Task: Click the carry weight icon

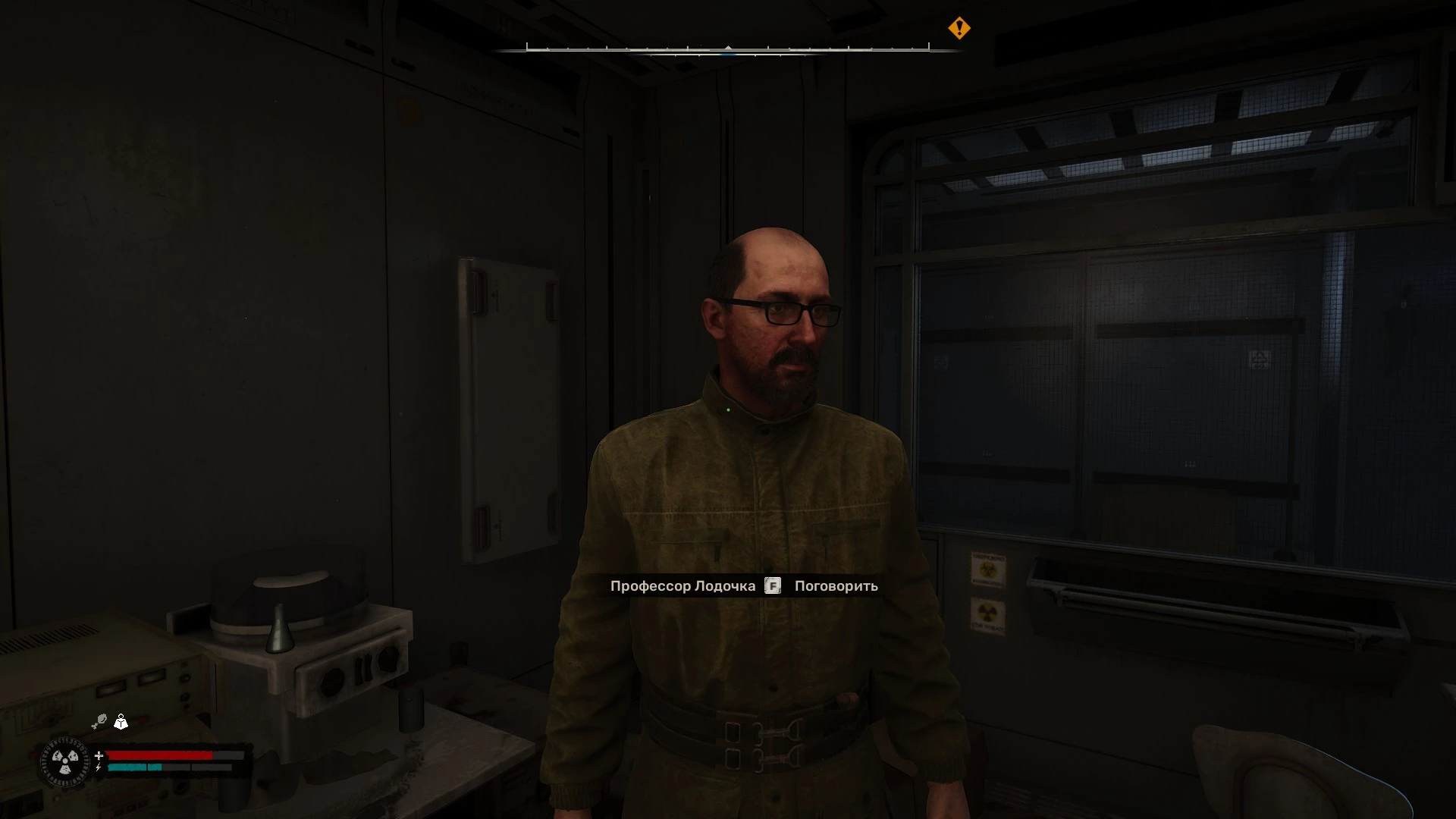Action: point(121,723)
